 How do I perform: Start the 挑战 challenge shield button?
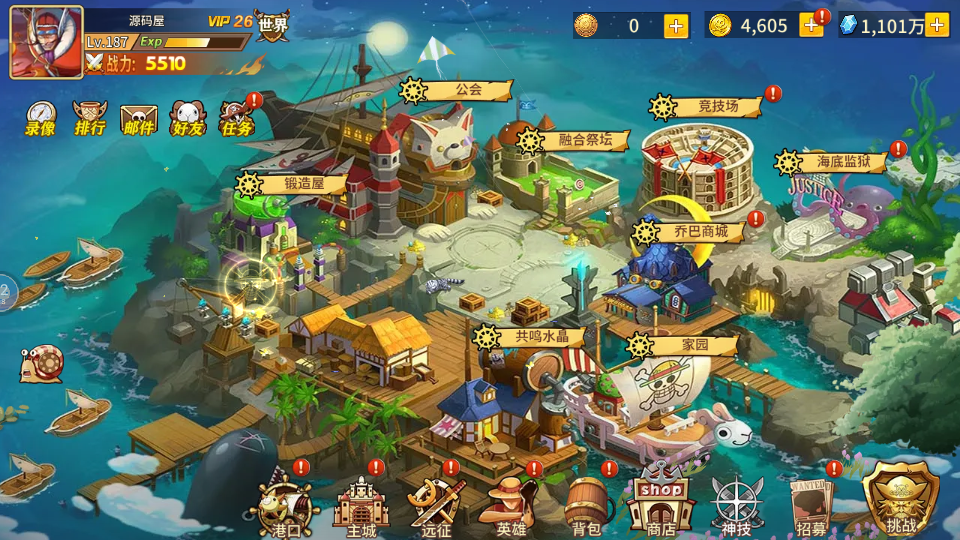tap(900, 500)
